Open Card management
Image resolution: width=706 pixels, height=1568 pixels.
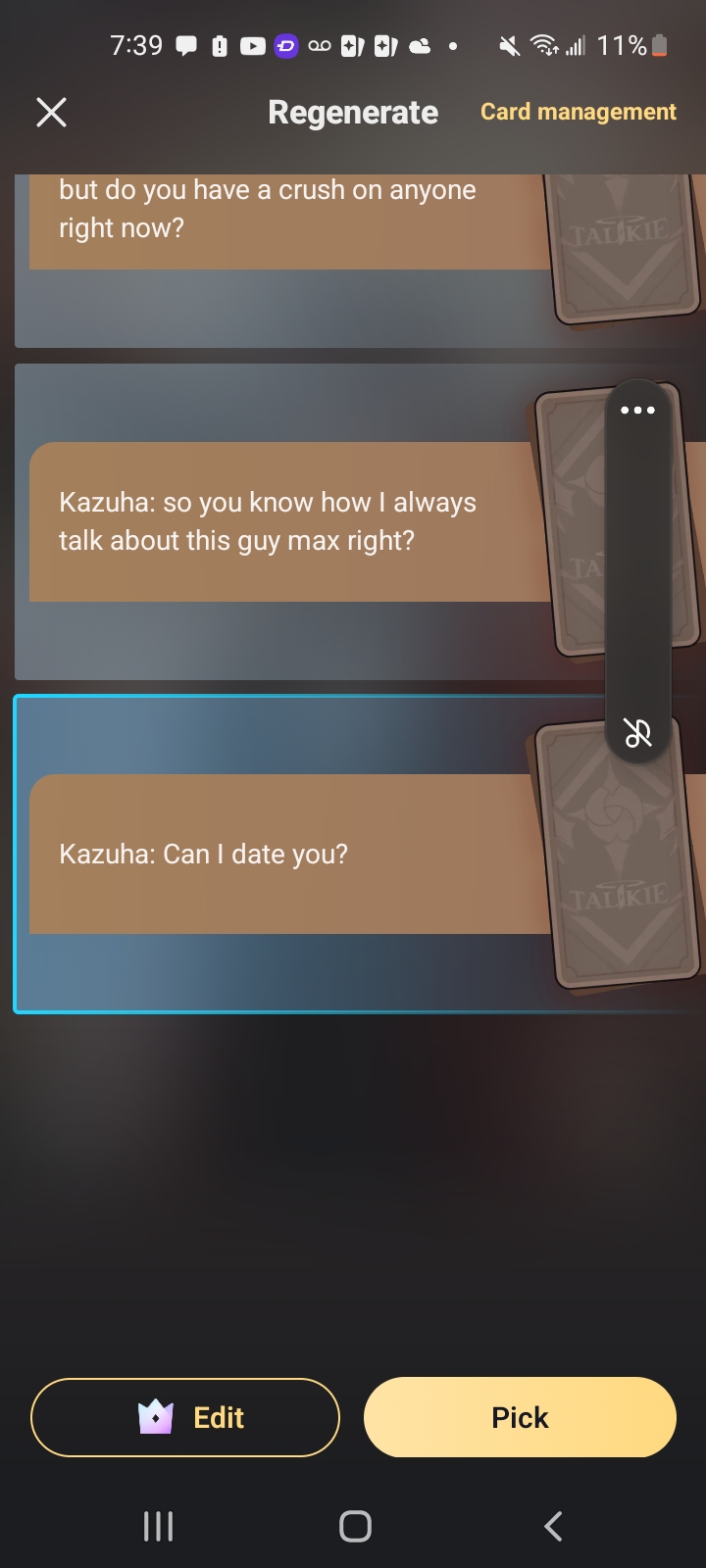(x=578, y=112)
